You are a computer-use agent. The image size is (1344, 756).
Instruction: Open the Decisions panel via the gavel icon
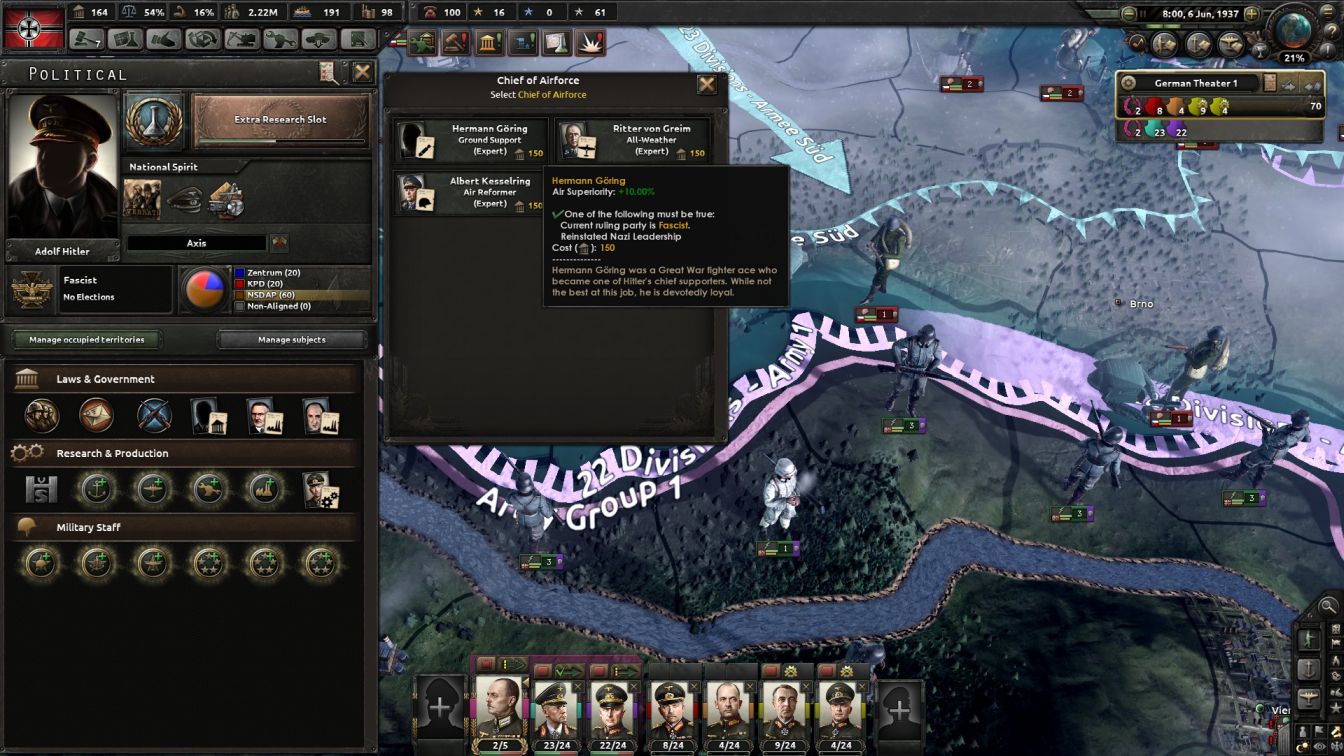[x=455, y=42]
